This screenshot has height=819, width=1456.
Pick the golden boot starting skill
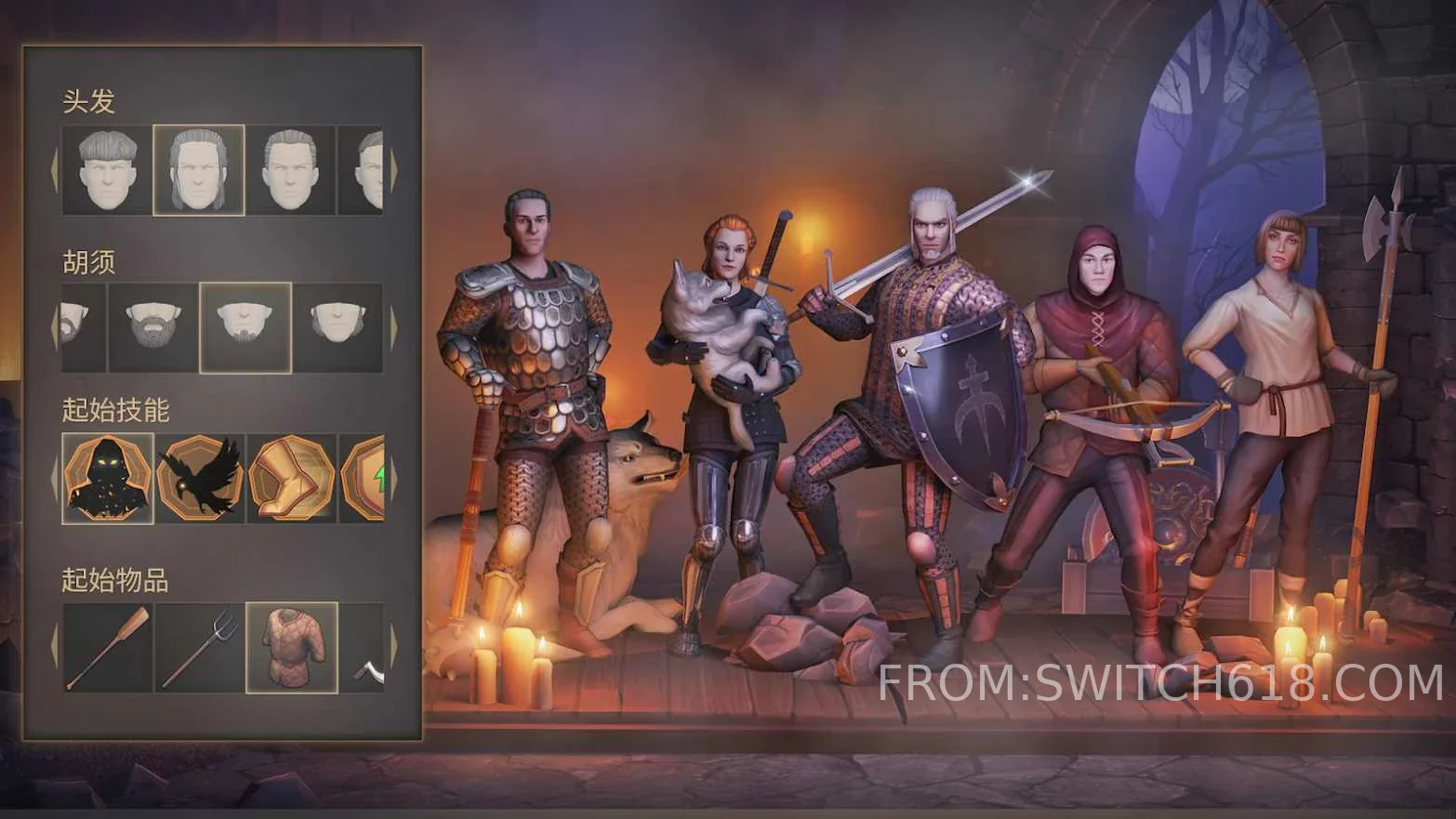[x=290, y=479]
